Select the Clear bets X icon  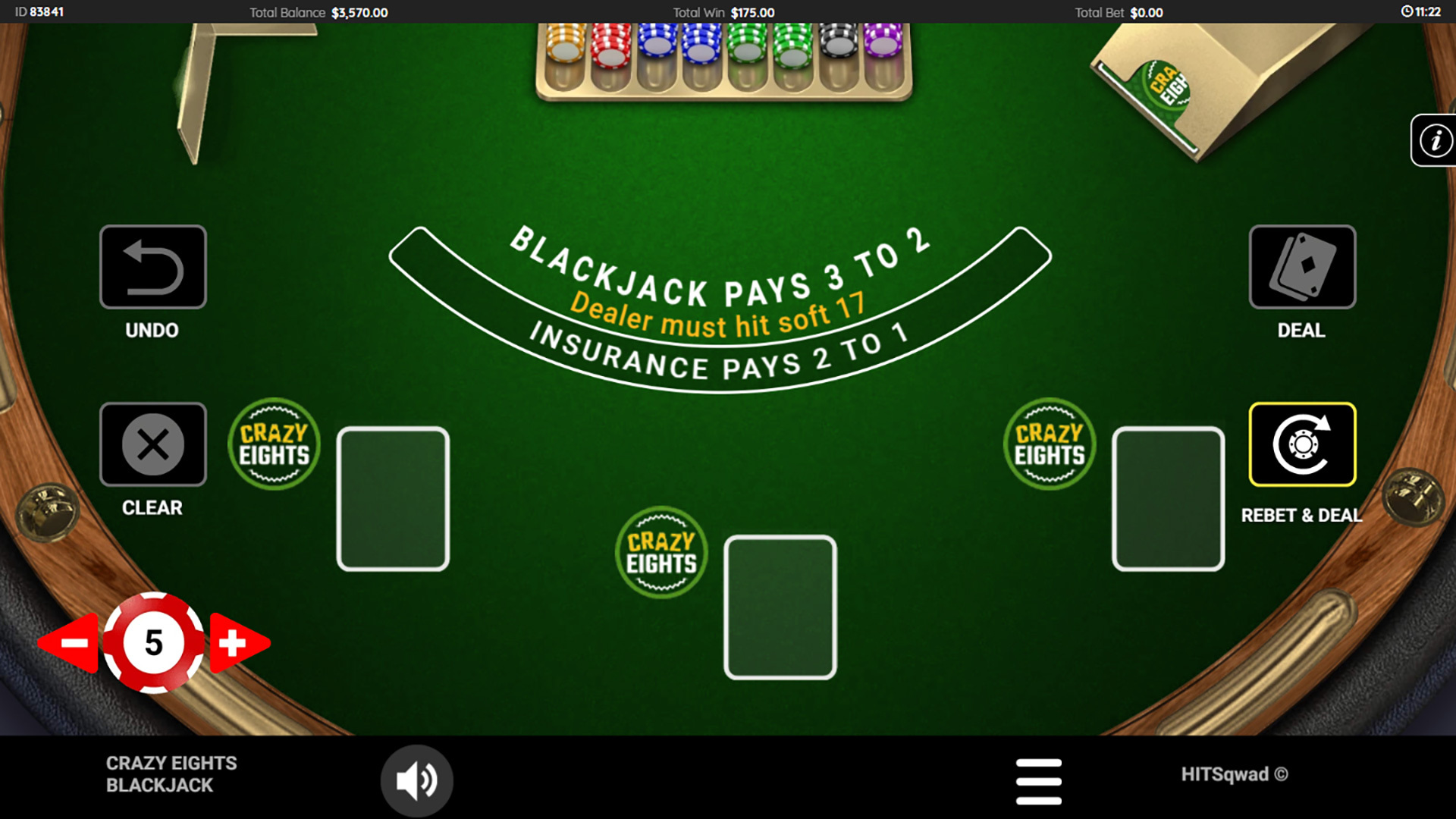152,445
